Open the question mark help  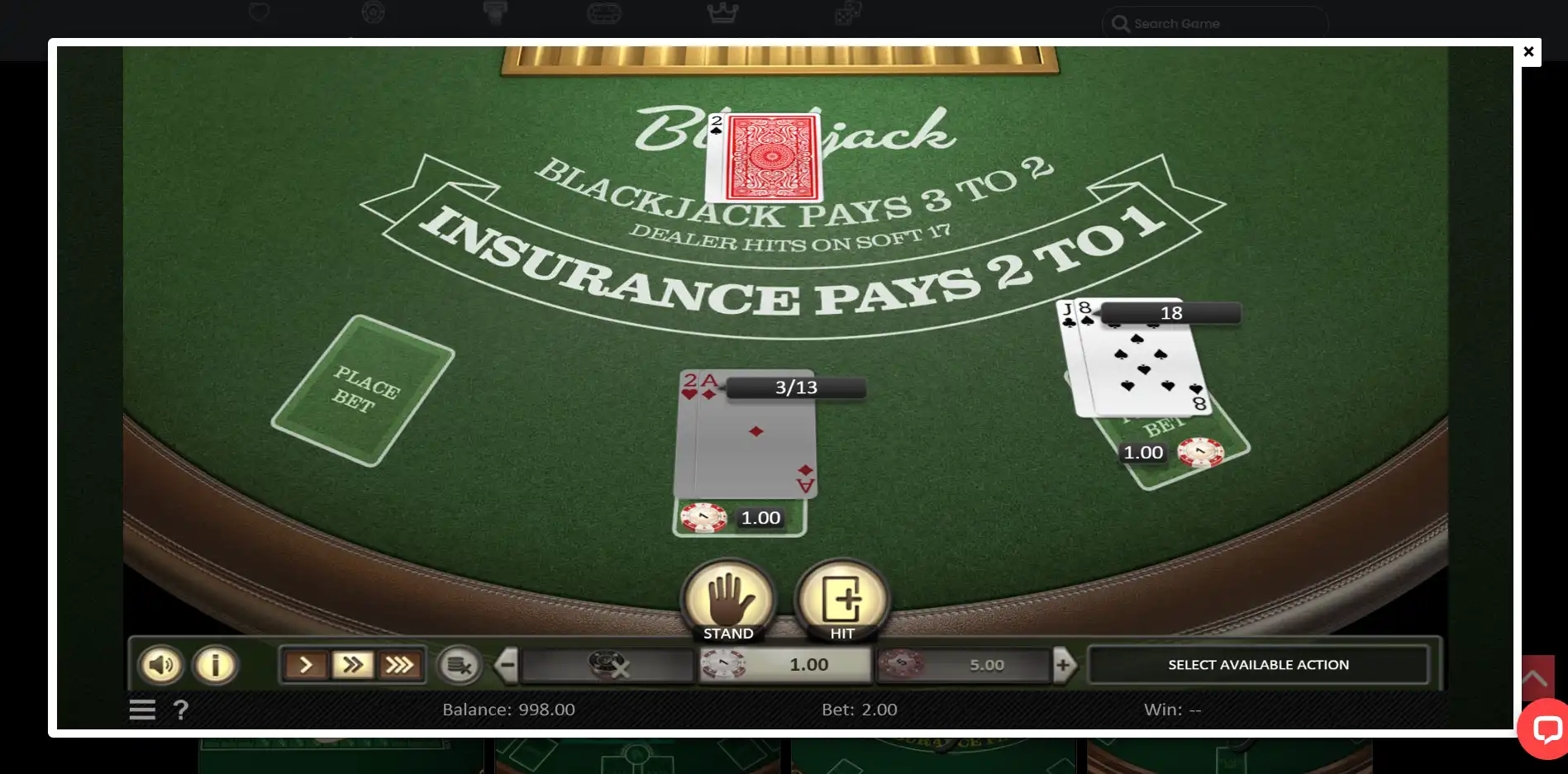[x=181, y=710]
